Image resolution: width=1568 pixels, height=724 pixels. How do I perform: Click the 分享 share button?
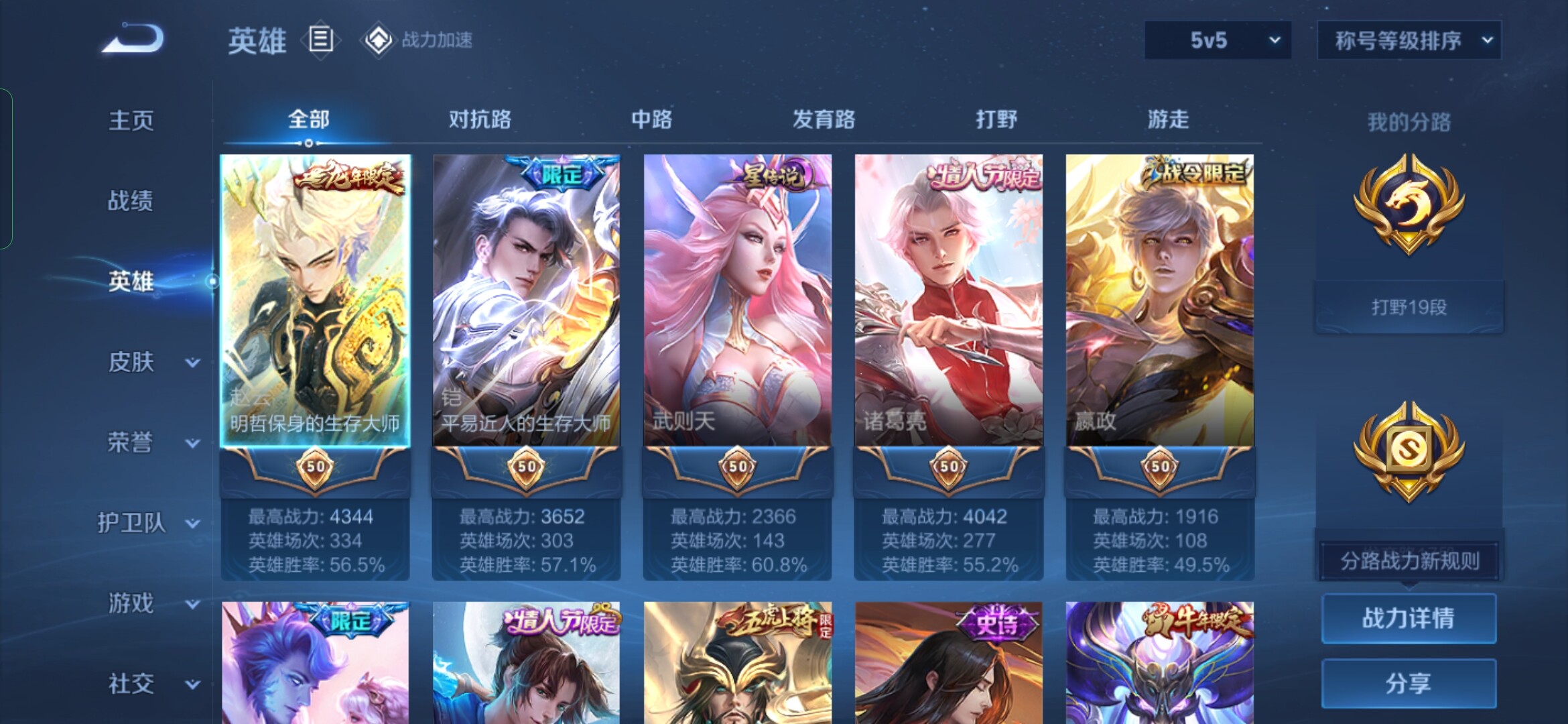1409,683
